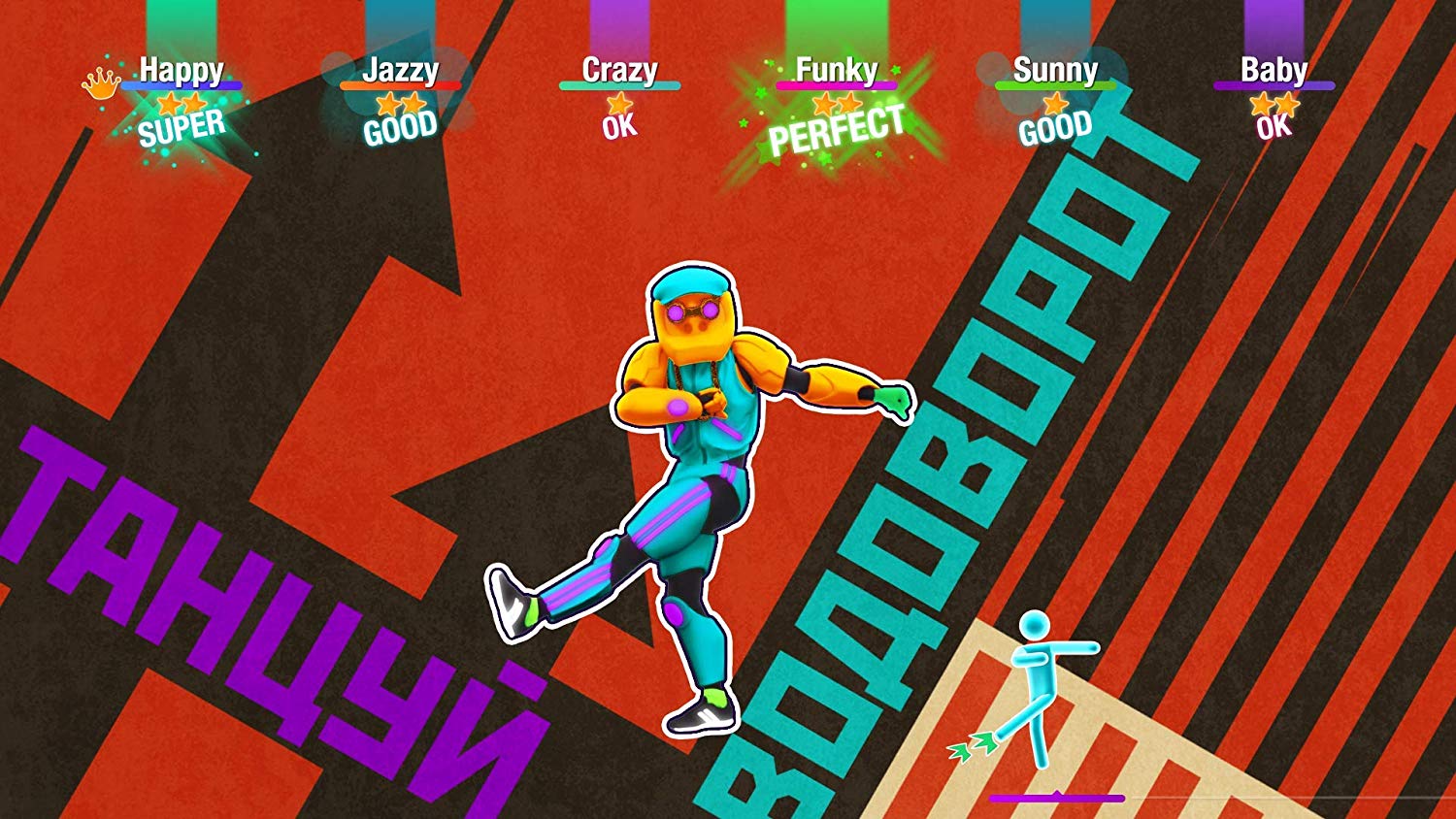
Task: Click Funky's pink score progress bar
Action: (x=837, y=85)
